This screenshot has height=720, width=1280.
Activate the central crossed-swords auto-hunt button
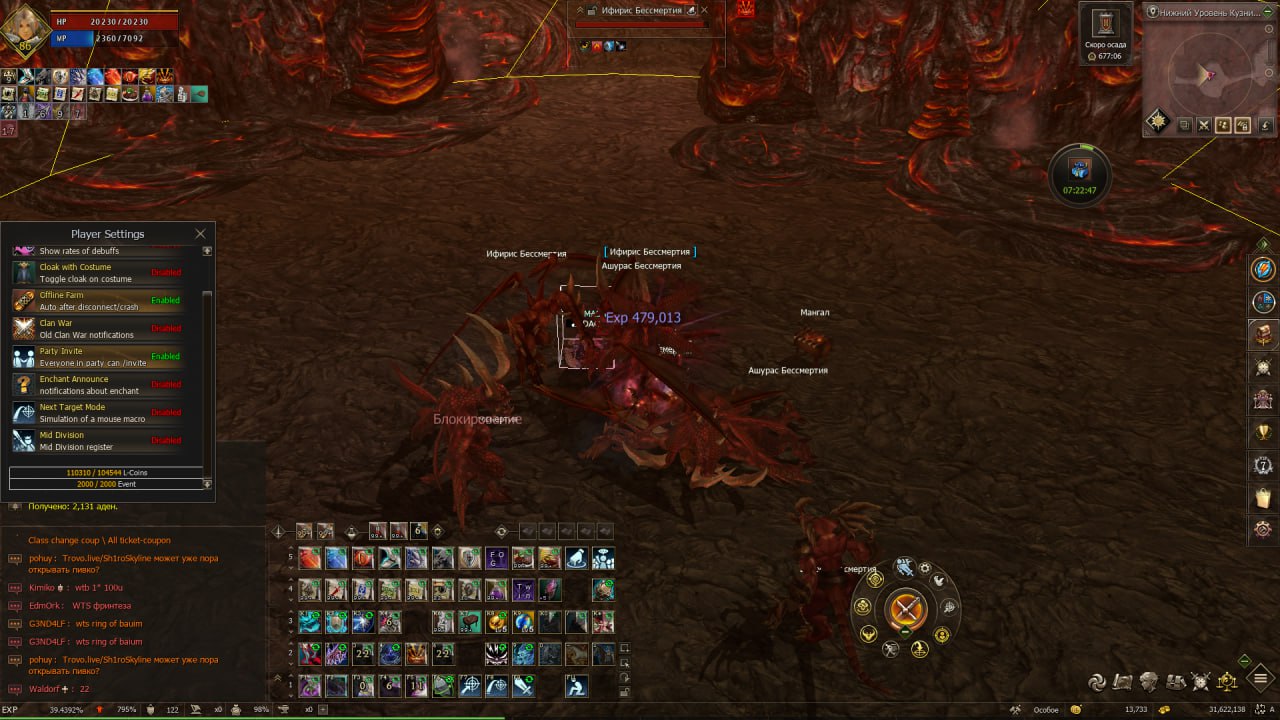pos(906,608)
